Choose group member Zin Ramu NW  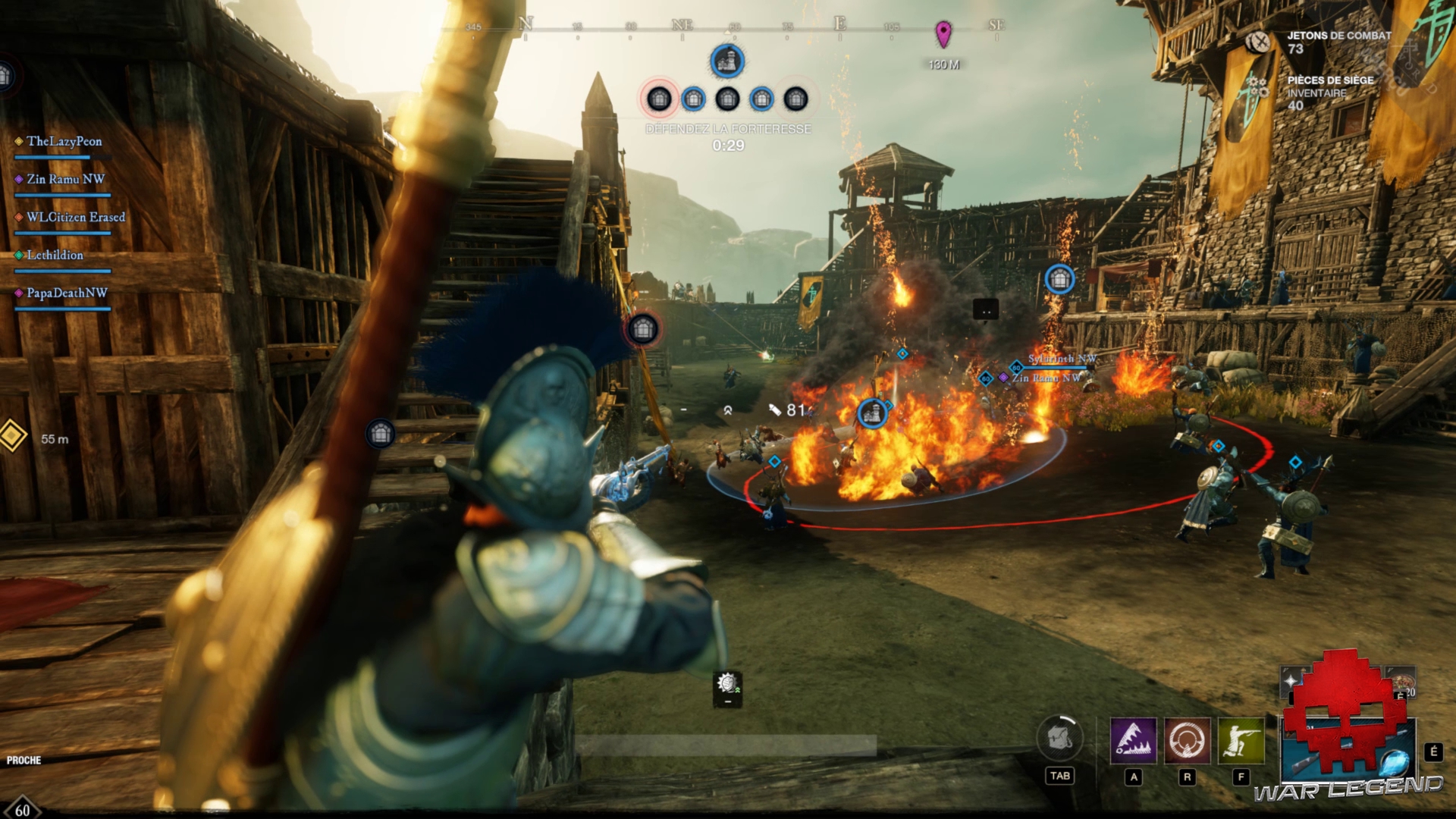coord(65,180)
